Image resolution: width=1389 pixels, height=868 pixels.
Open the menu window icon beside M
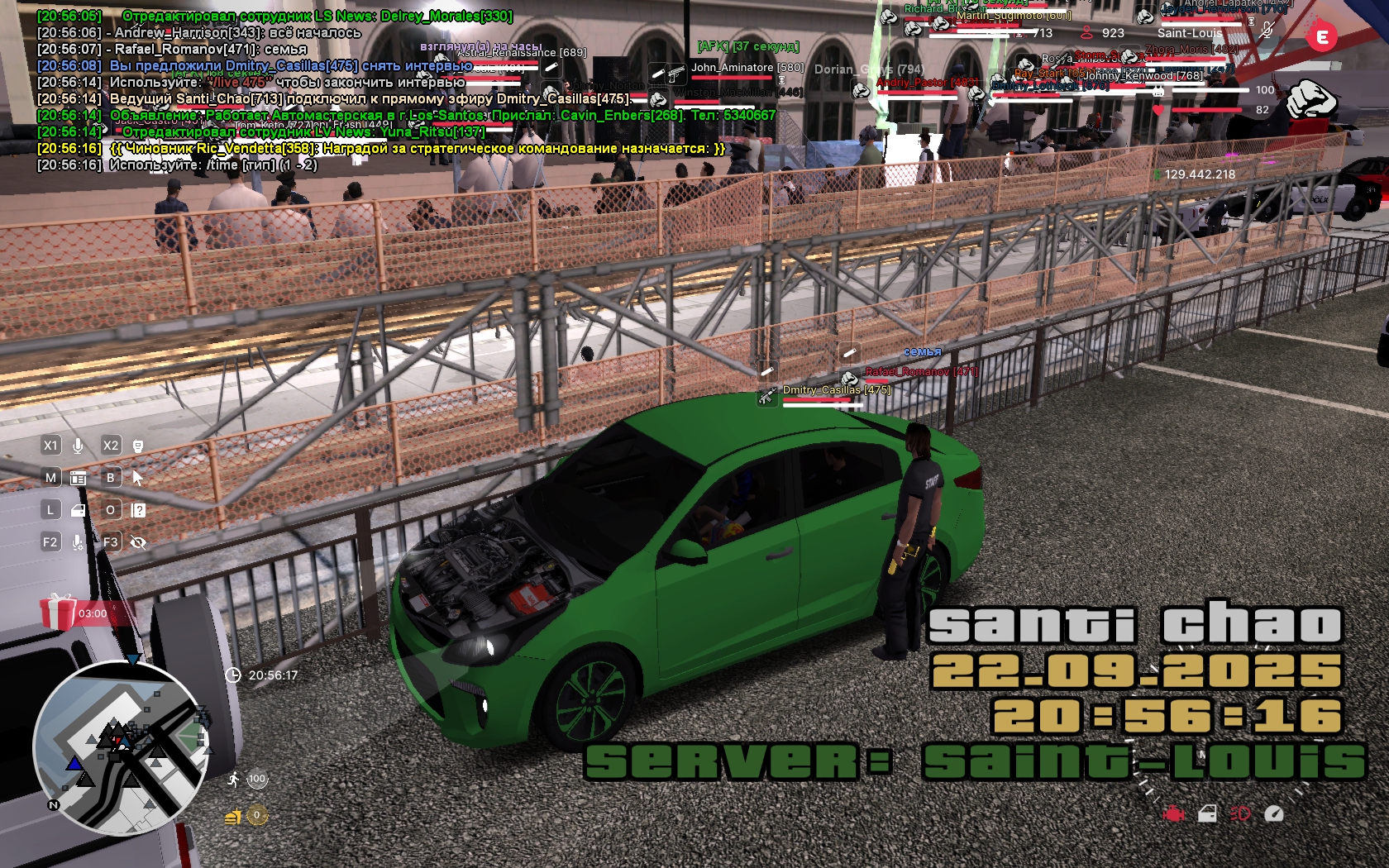click(79, 478)
